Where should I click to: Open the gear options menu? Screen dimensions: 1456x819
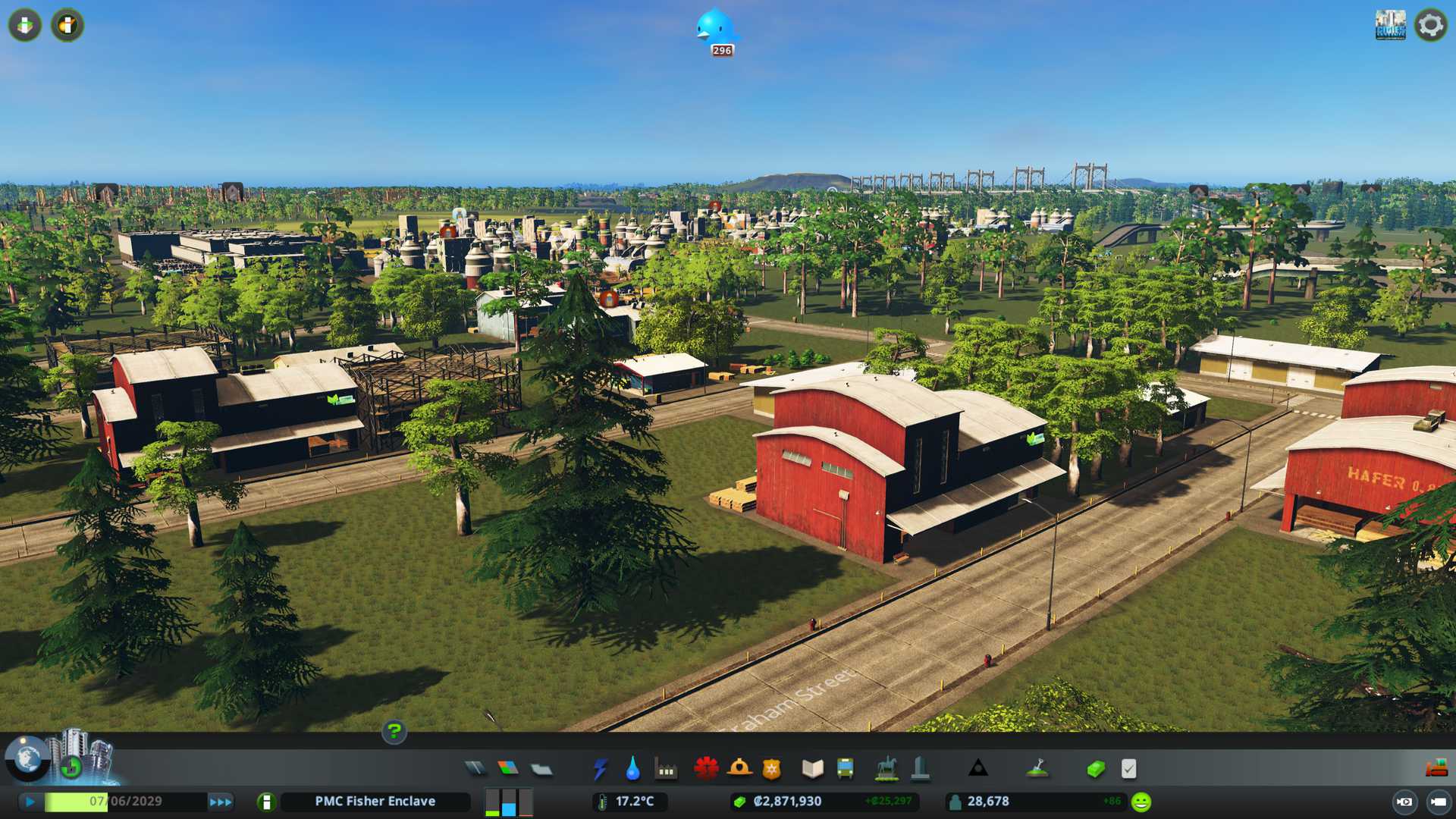[x=1430, y=25]
